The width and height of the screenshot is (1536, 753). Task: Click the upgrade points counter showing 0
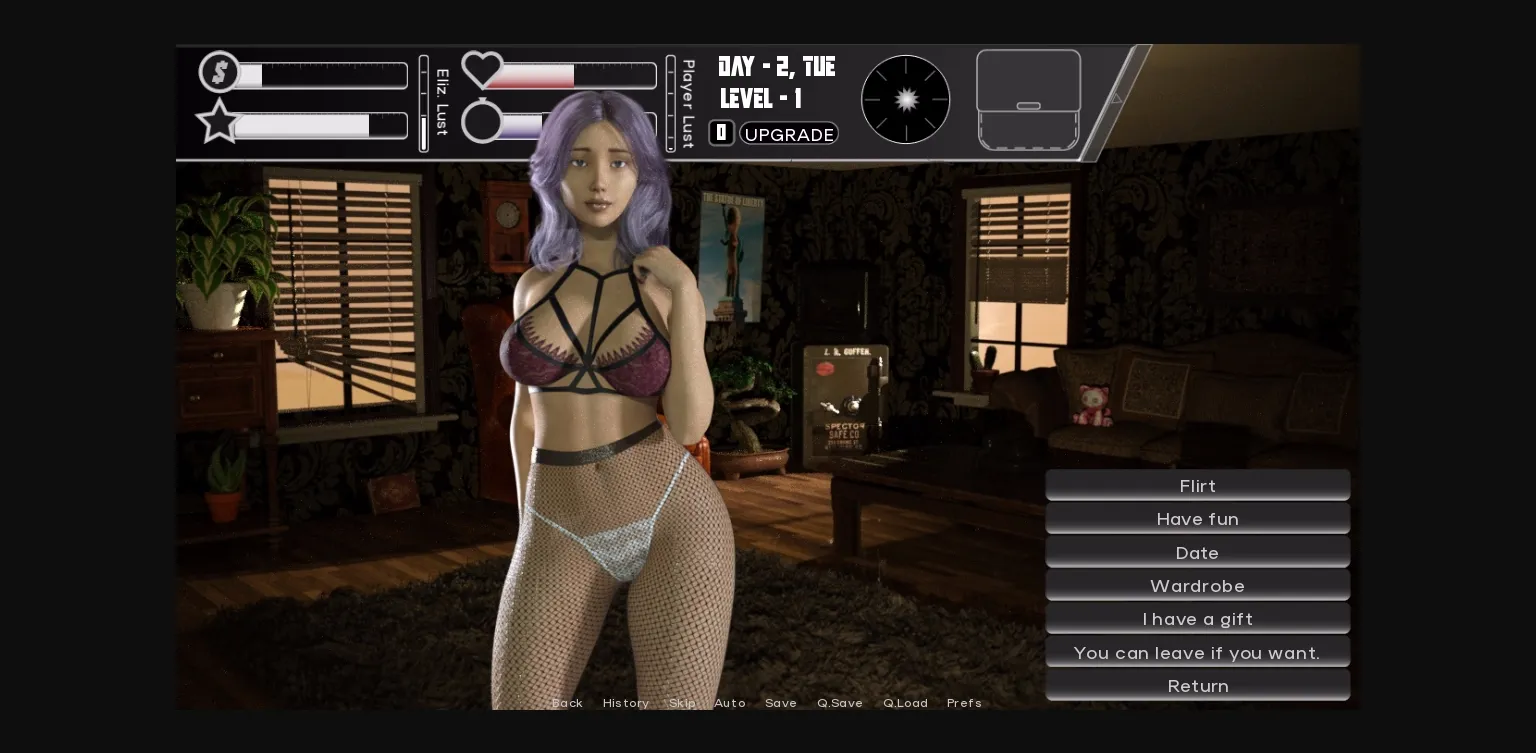(x=721, y=132)
